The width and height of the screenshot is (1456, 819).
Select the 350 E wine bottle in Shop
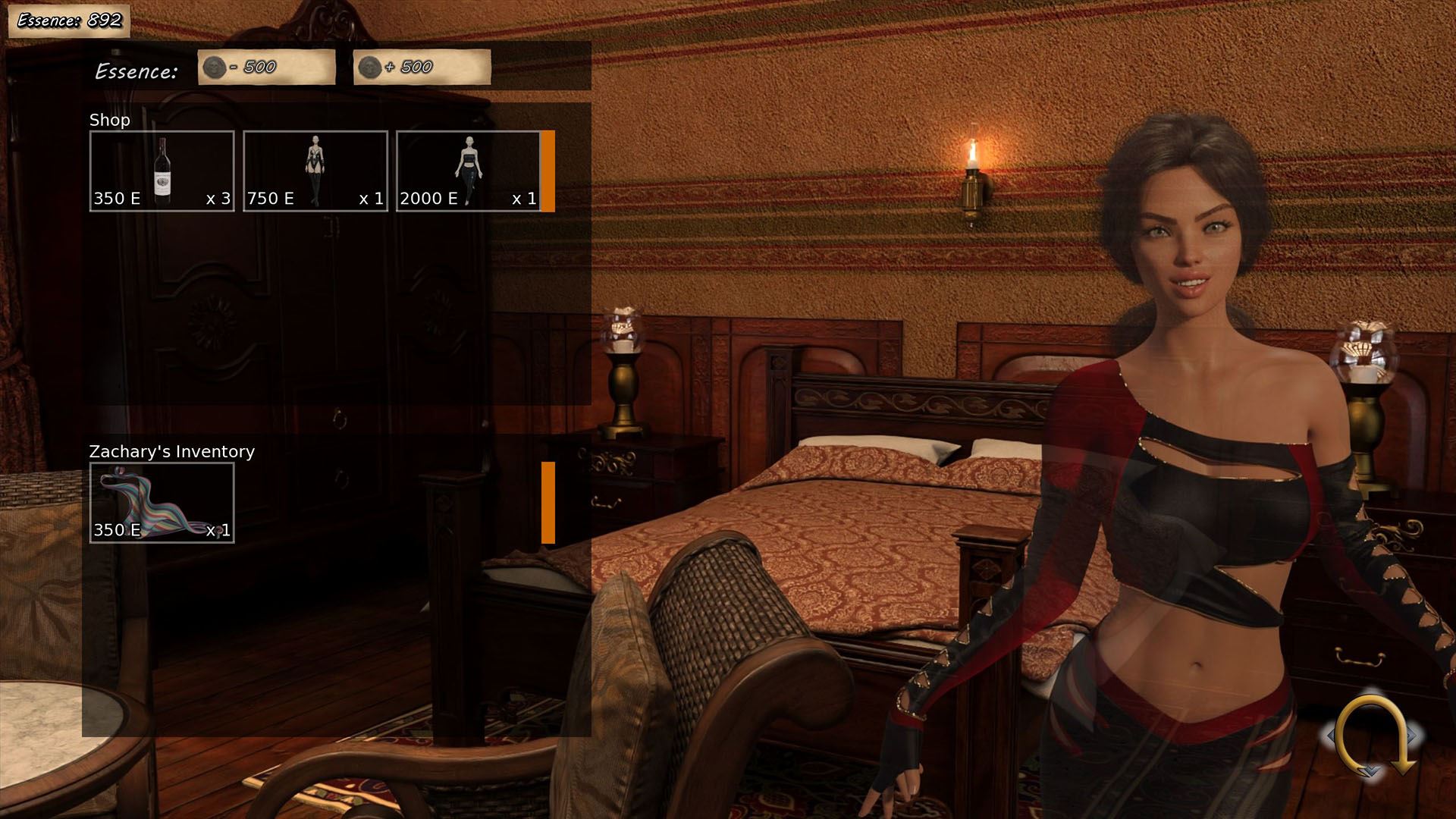[x=162, y=171]
